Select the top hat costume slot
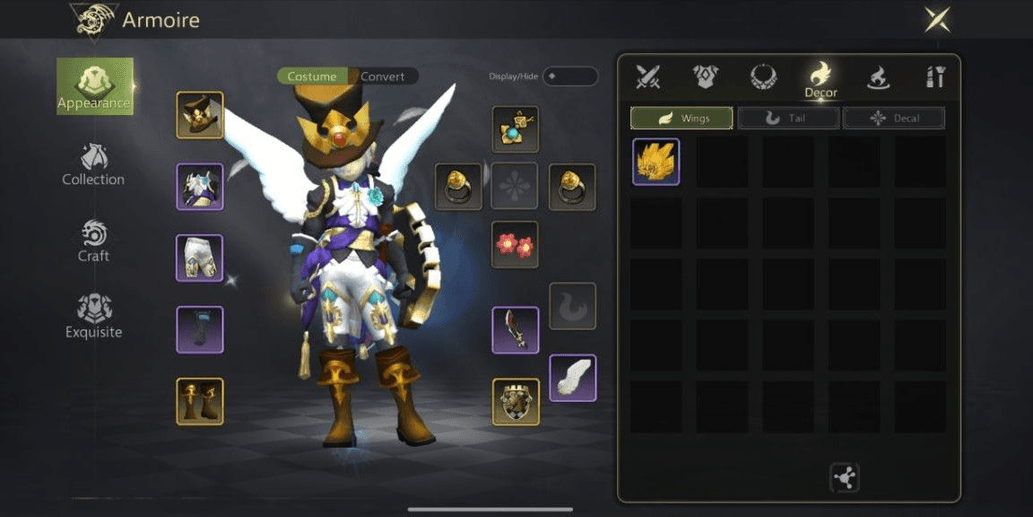This screenshot has height=517, width=1033. pos(200,115)
